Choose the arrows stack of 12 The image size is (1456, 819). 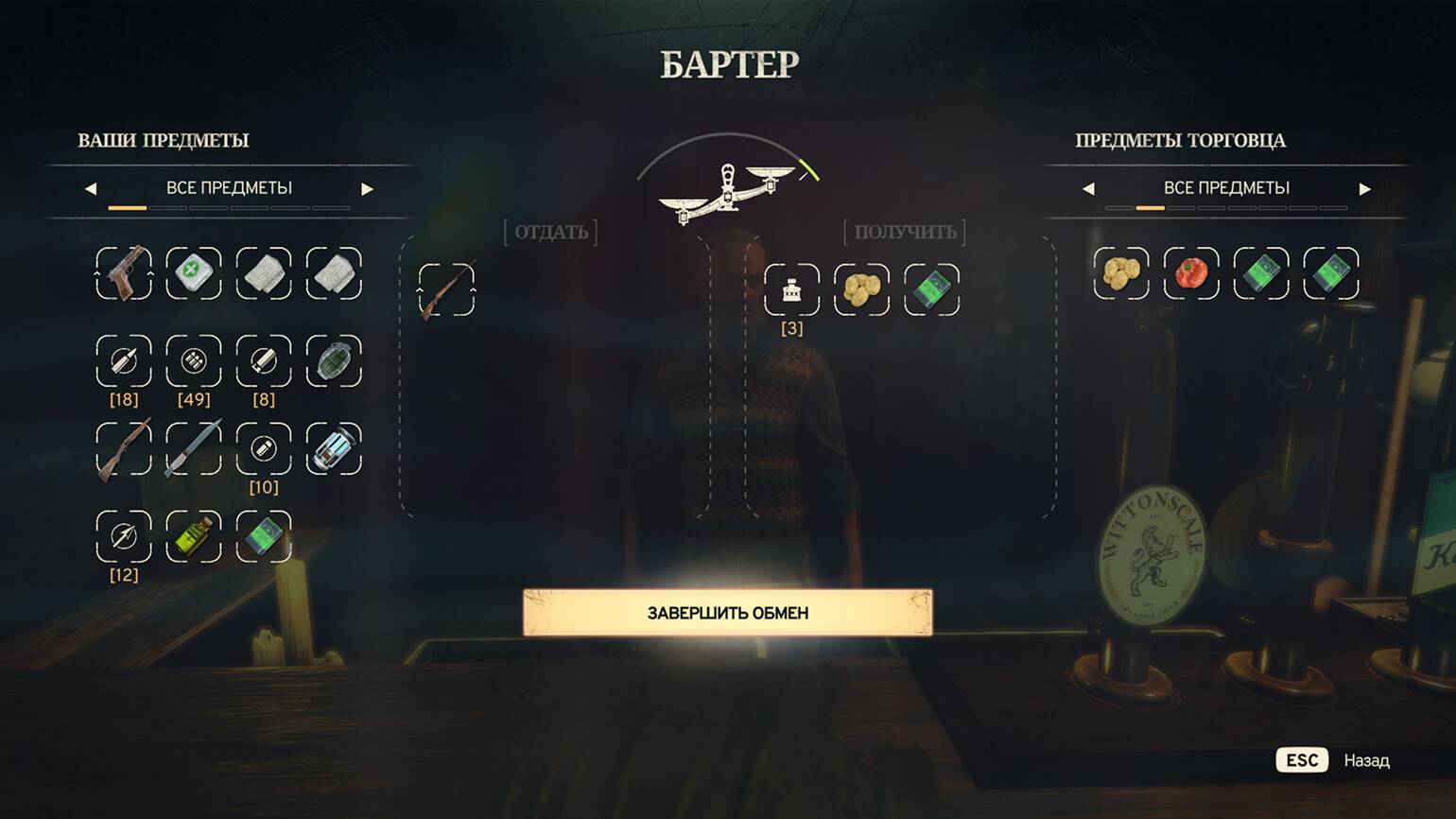pyautogui.click(x=124, y=536)
